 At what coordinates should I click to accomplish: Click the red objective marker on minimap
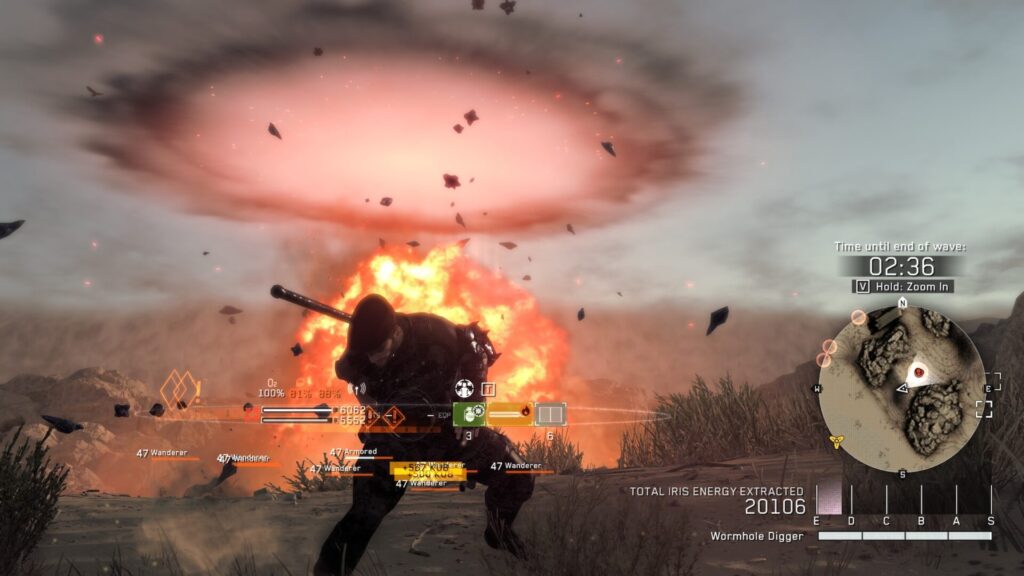pos(918,372)
